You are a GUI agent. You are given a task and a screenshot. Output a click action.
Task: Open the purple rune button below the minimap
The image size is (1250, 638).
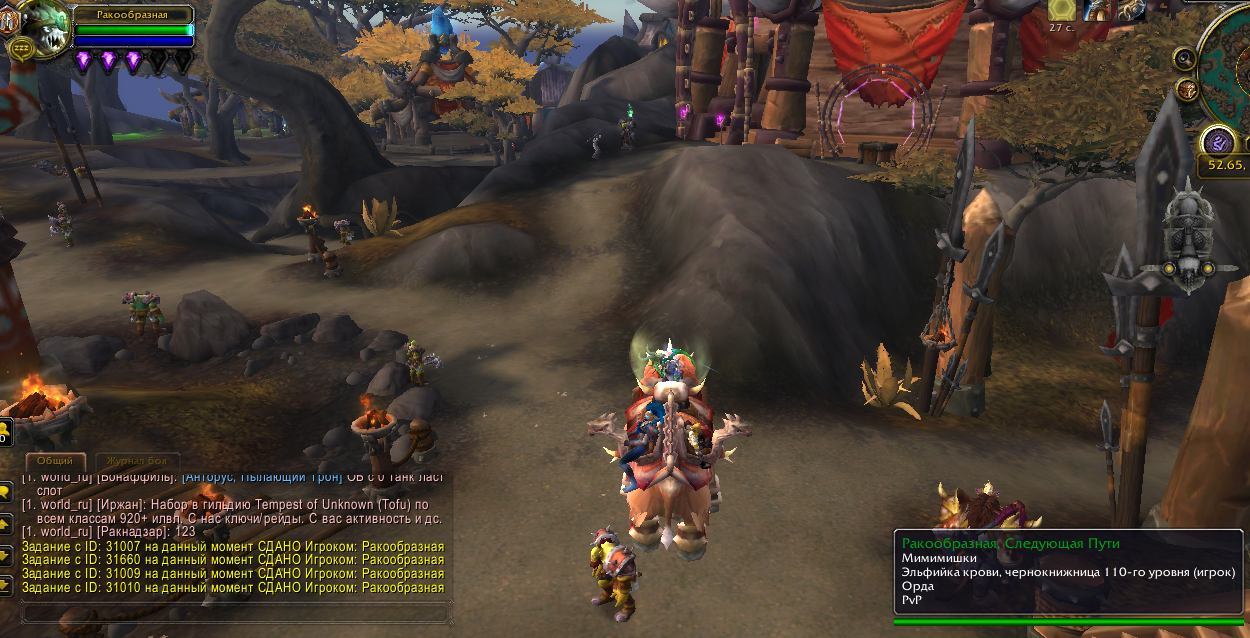coord(1217,140)
